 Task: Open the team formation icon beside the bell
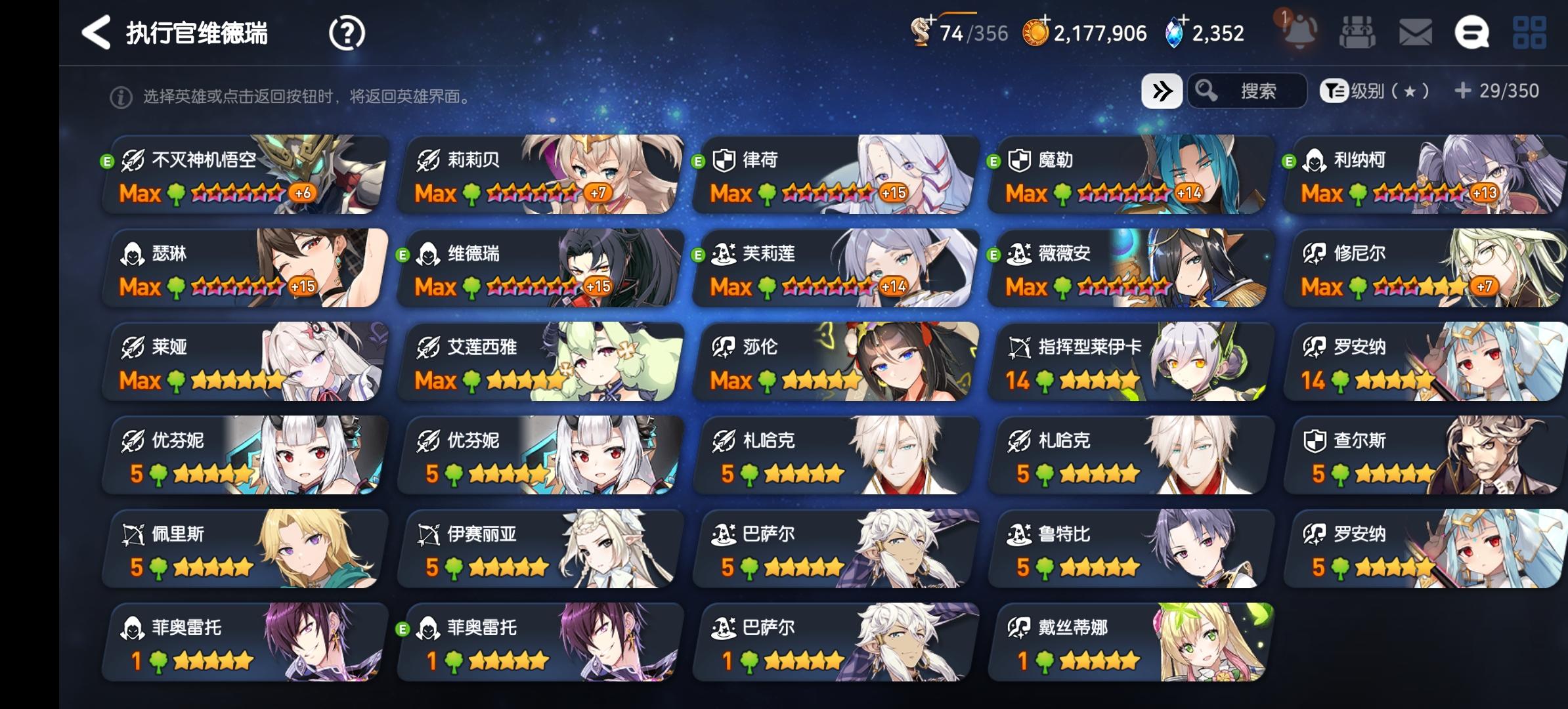pos(1359,32)
